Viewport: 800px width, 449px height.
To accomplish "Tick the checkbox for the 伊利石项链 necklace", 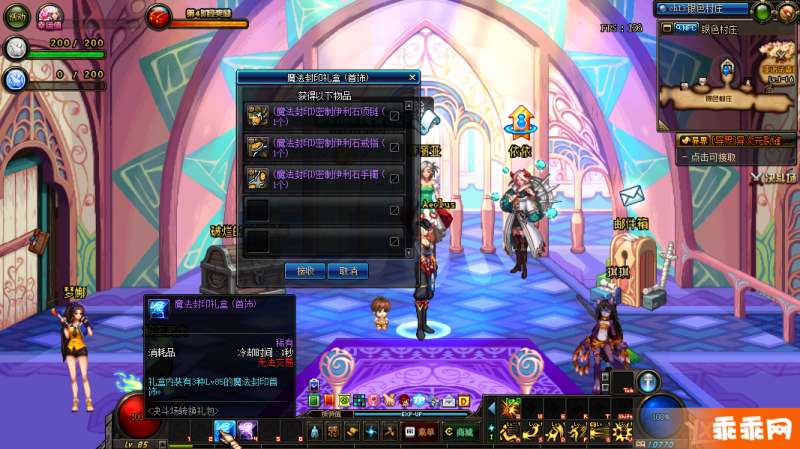I will tap(394, 116).
